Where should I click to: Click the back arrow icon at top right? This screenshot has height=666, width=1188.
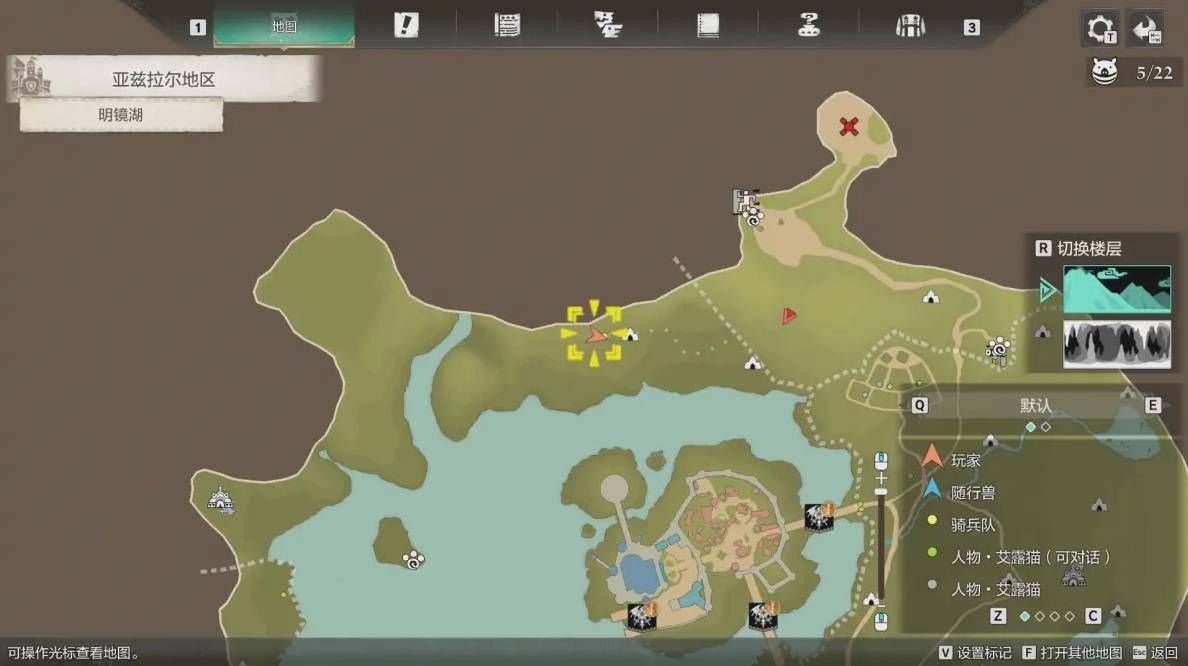[x=1146, y=28]
